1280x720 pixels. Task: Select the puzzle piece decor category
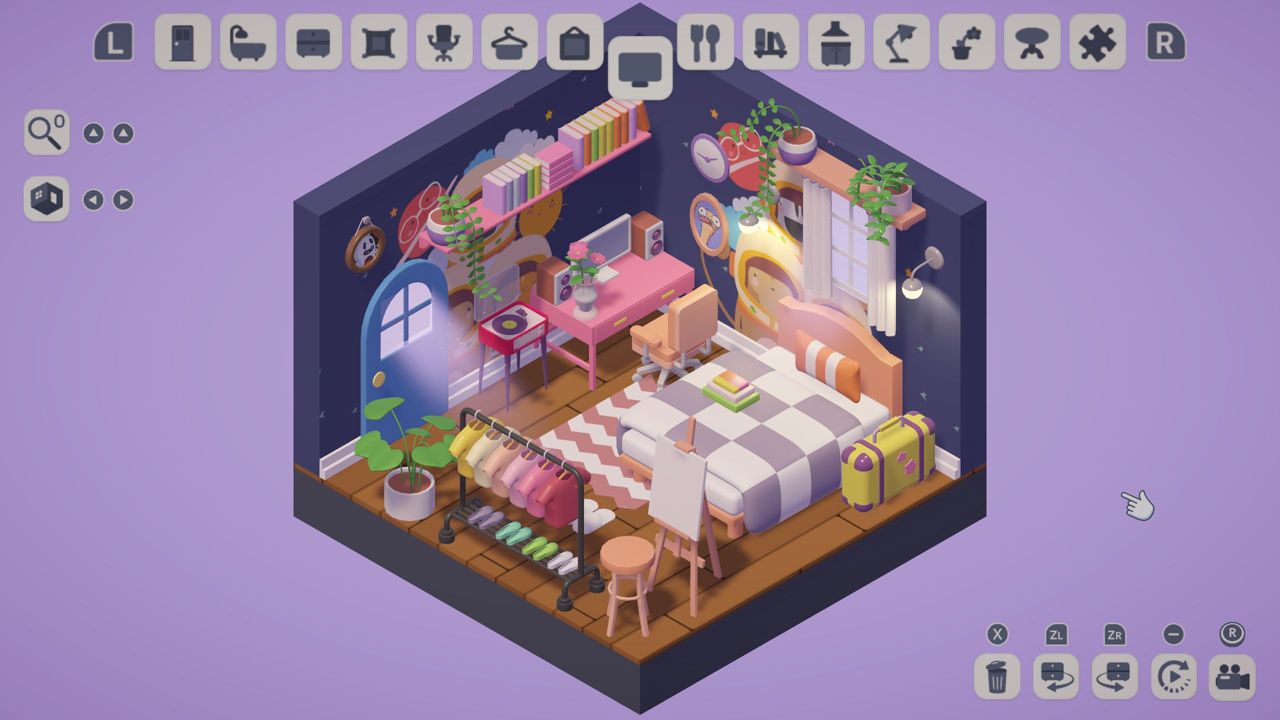(1097, 43)
